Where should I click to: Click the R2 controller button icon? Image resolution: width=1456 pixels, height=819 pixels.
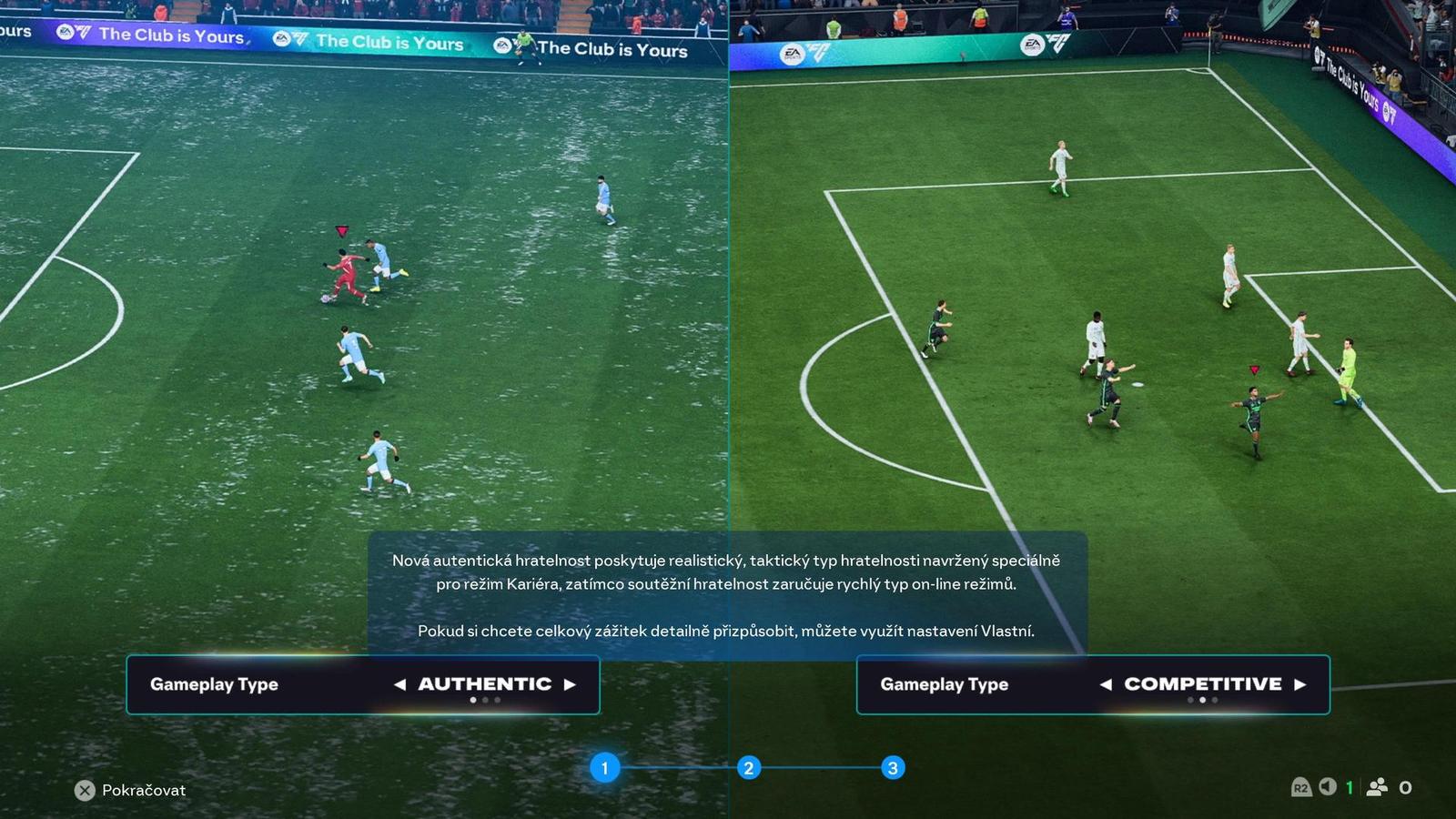click(x=1301, y=787)
